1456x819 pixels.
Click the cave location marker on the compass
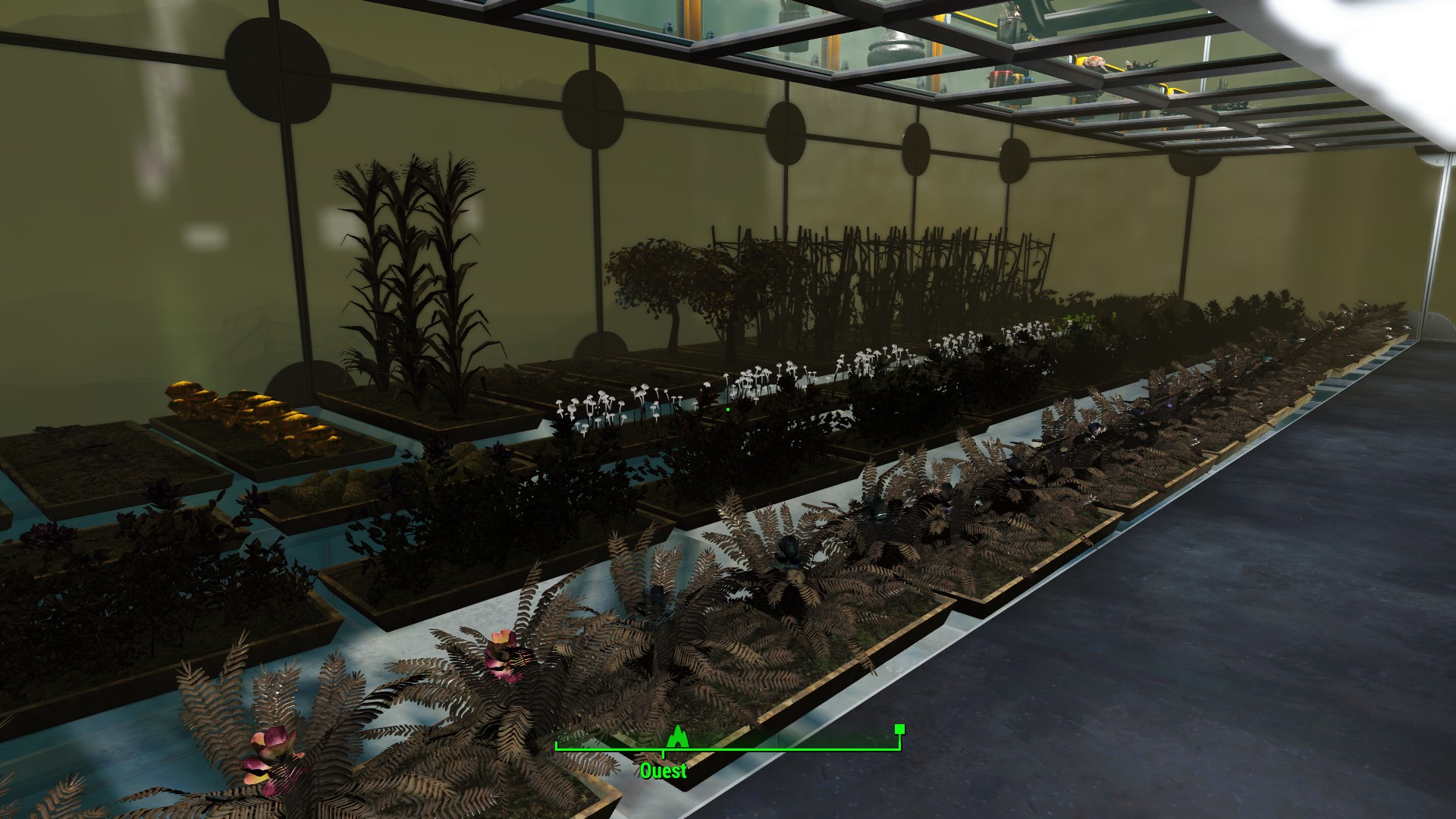pos(677,736)
